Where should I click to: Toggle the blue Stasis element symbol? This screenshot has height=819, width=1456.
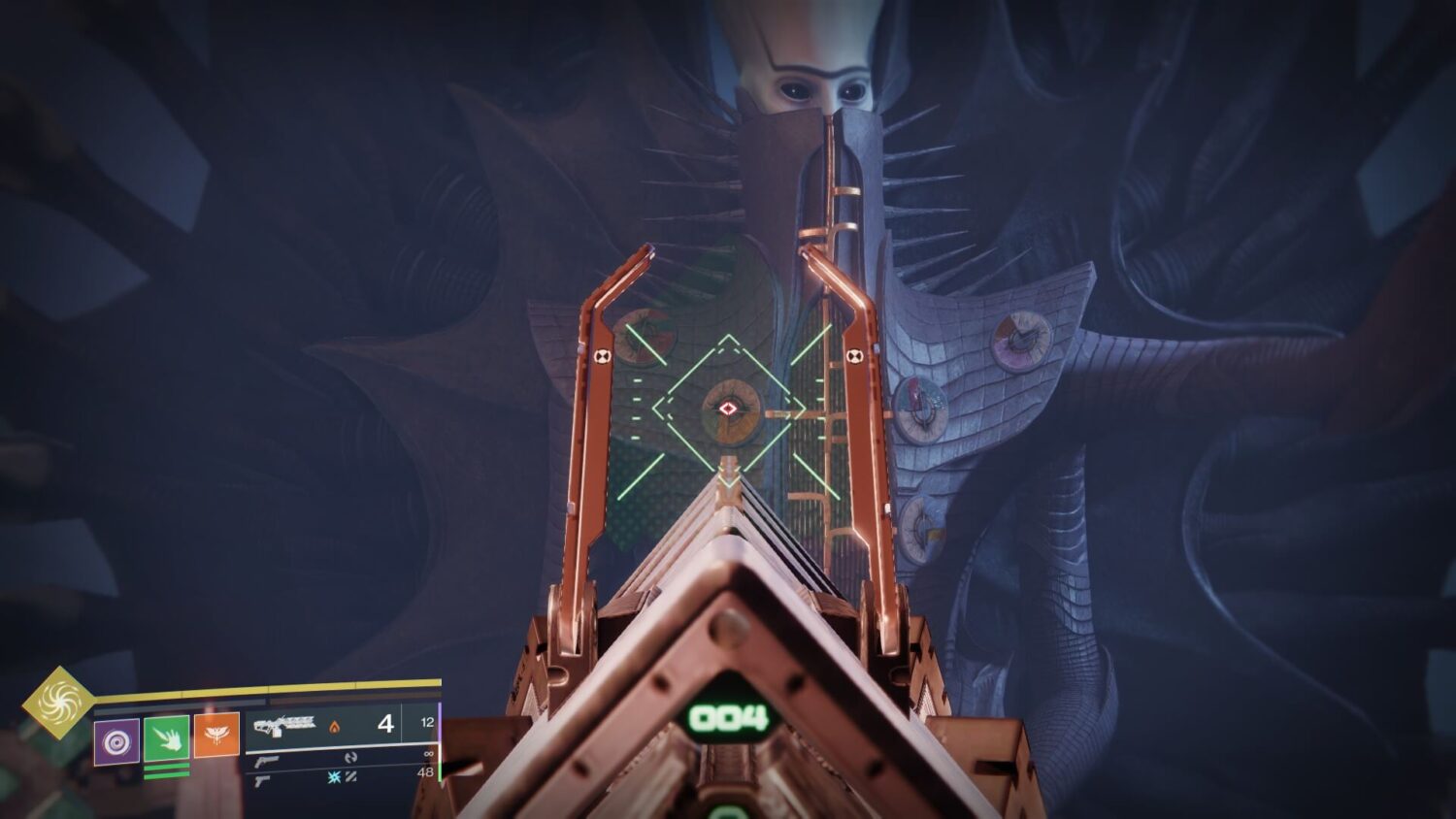[334, 777]
